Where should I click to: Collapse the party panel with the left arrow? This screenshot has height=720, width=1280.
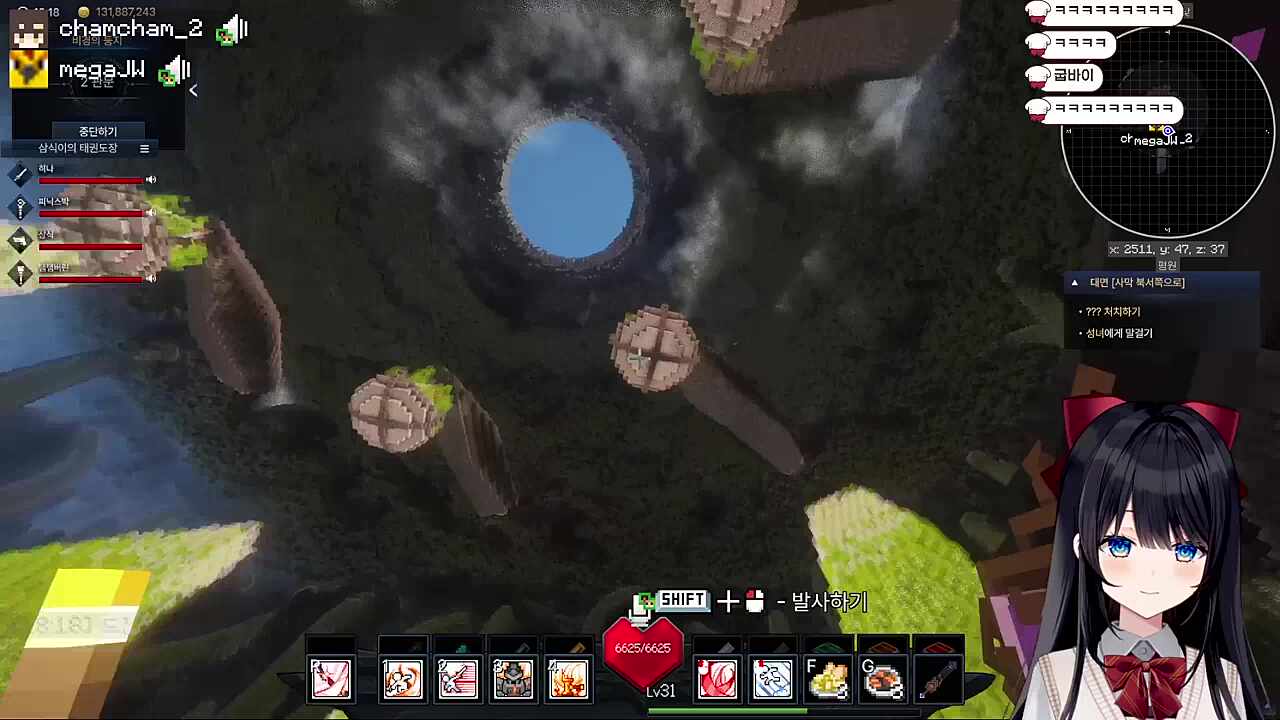tap(193, 91)
